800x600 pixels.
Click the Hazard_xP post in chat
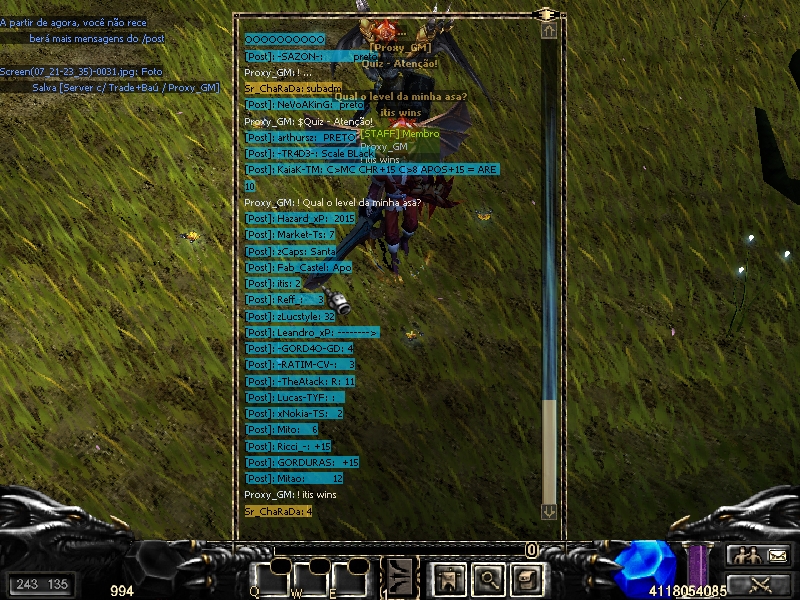point(300,218)
